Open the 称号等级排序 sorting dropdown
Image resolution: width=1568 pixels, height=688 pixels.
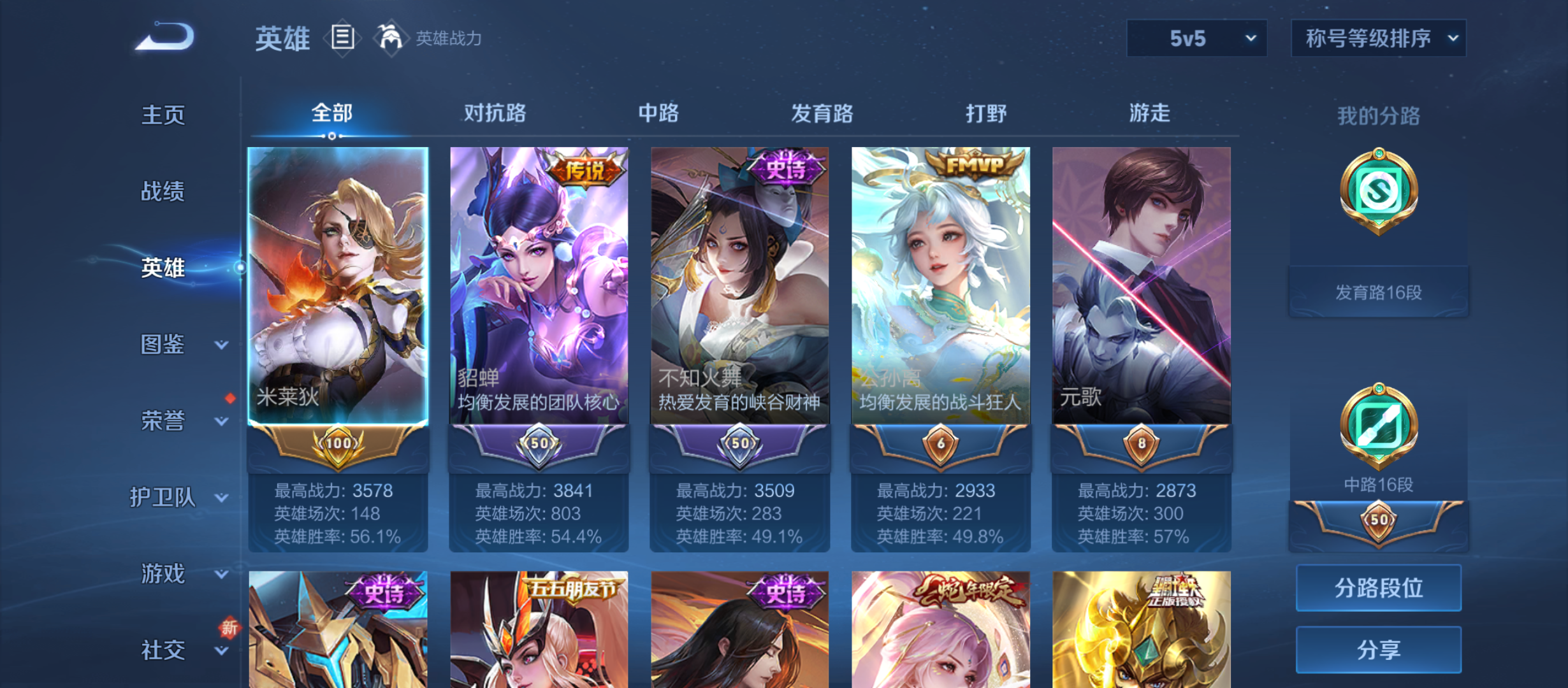(1378, 38)
